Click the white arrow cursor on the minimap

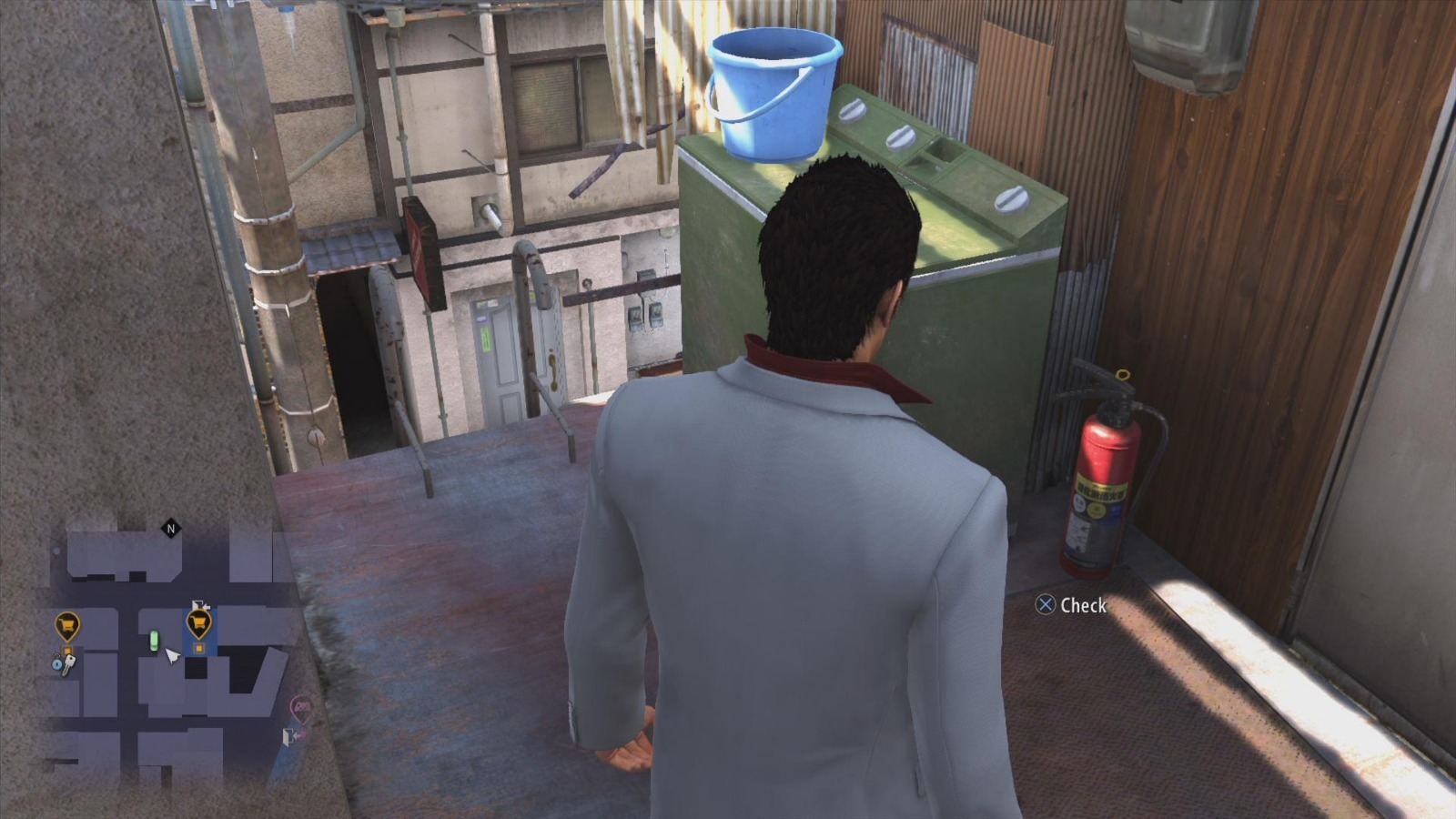pos(172,657)
